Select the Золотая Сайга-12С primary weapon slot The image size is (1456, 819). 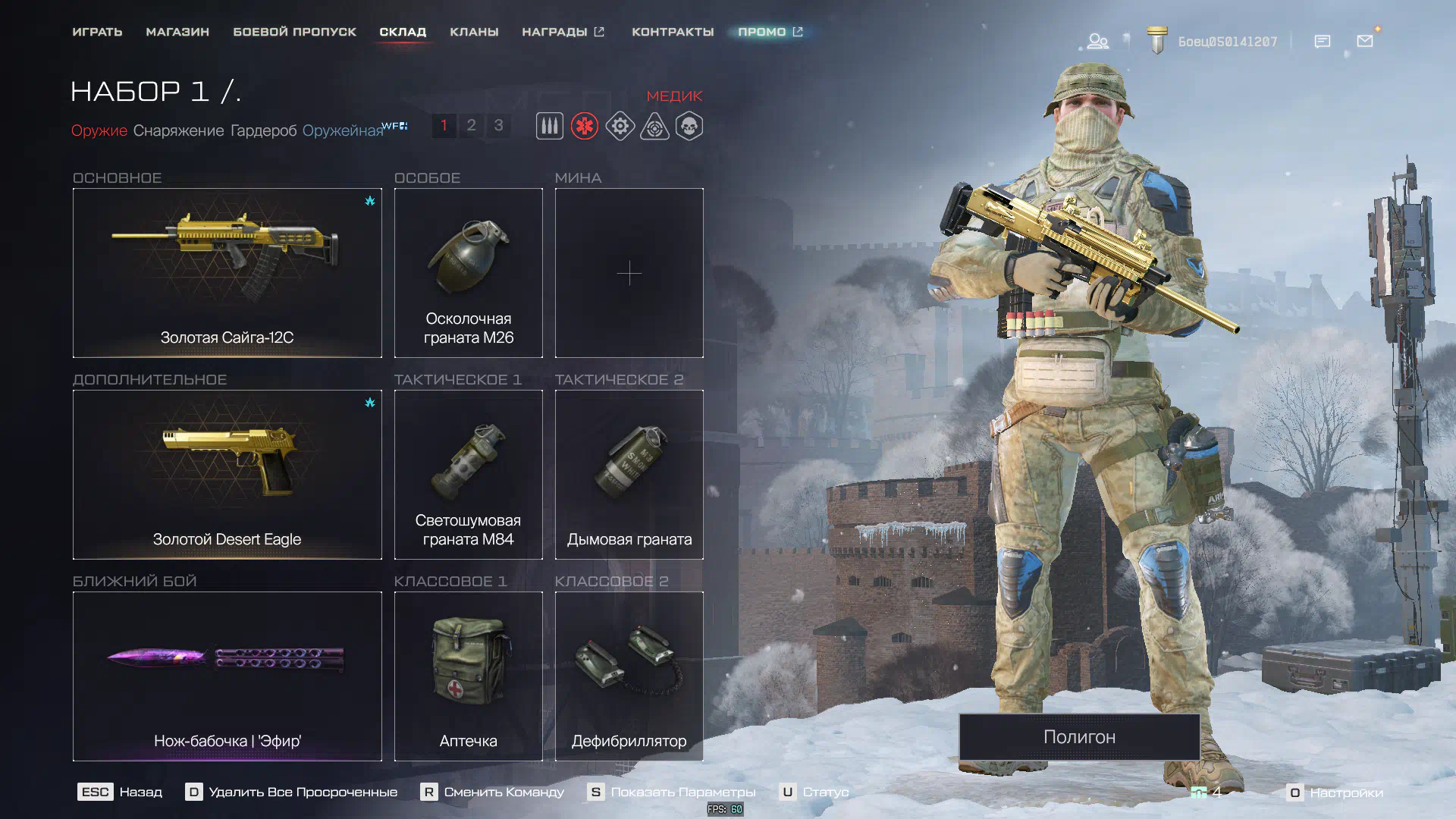pyautogui.click(x=227, y=272)
